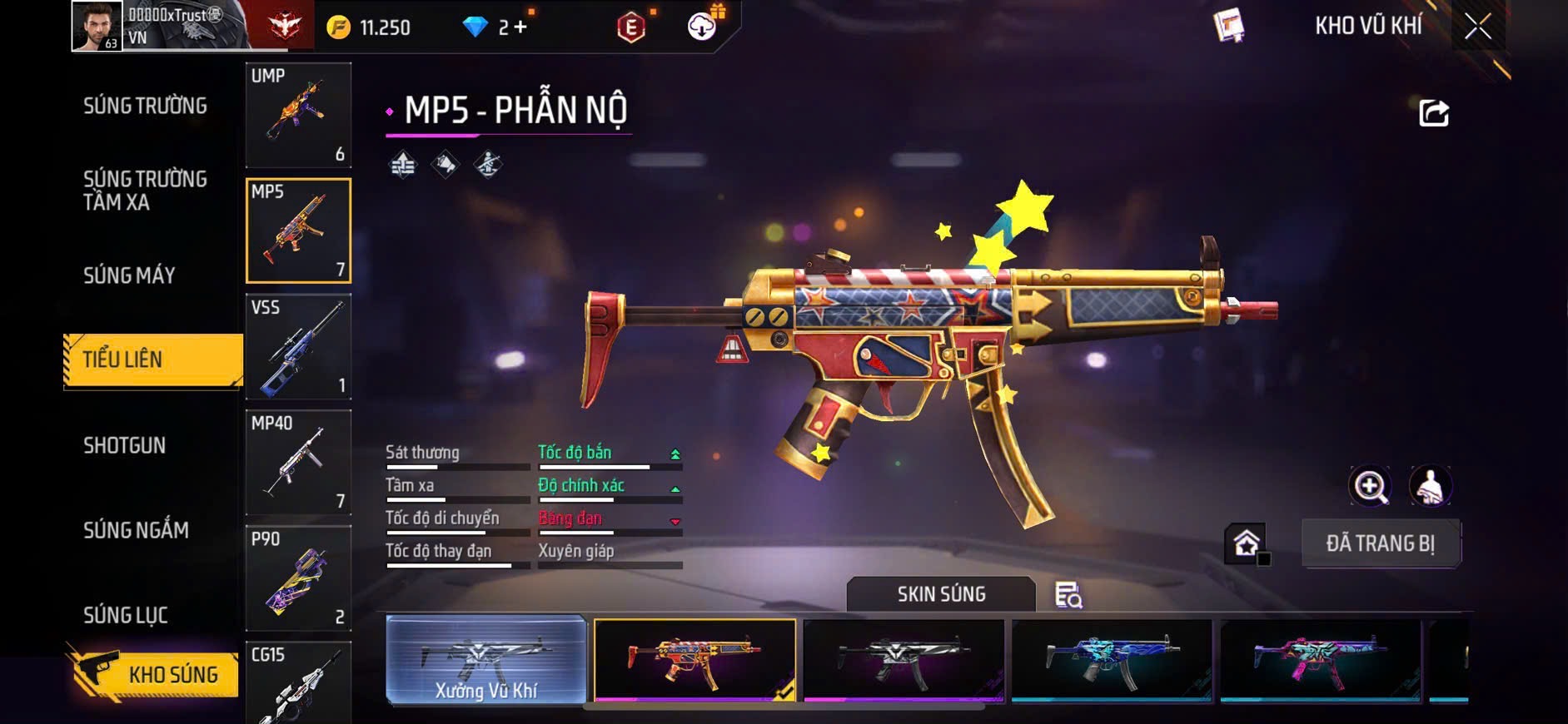
Task: Add diamonds with the plus button
Action: (520, 27)
